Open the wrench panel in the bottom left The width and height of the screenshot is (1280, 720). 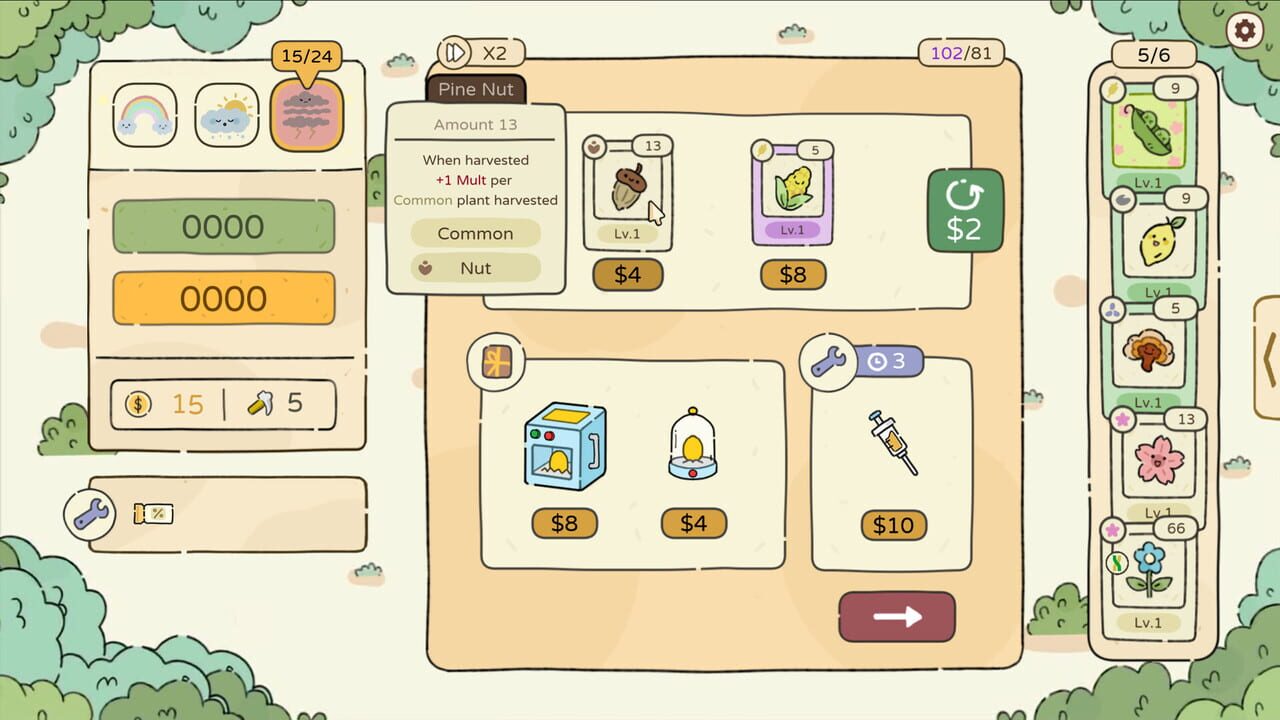coord(89,515)
